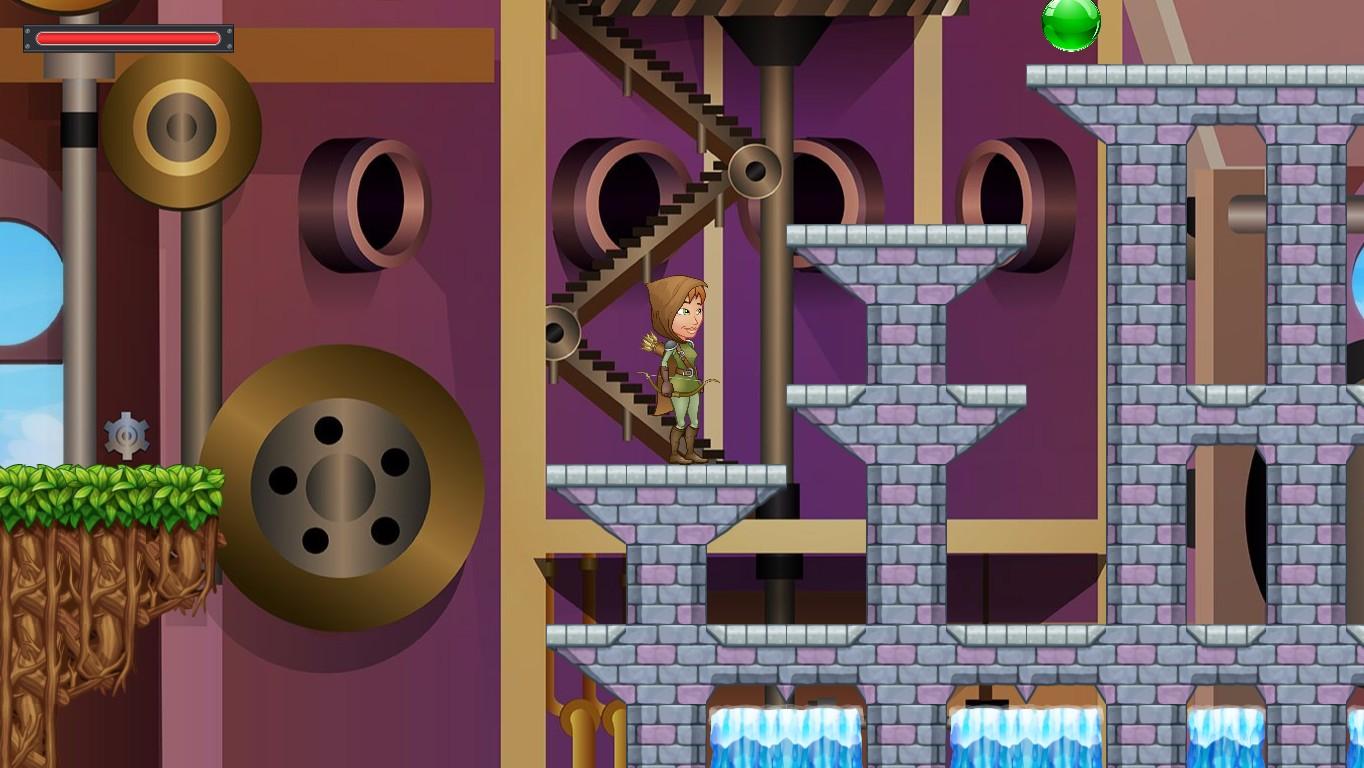Click the wooden pulley wheel on the staircase

tap(757, 172)
